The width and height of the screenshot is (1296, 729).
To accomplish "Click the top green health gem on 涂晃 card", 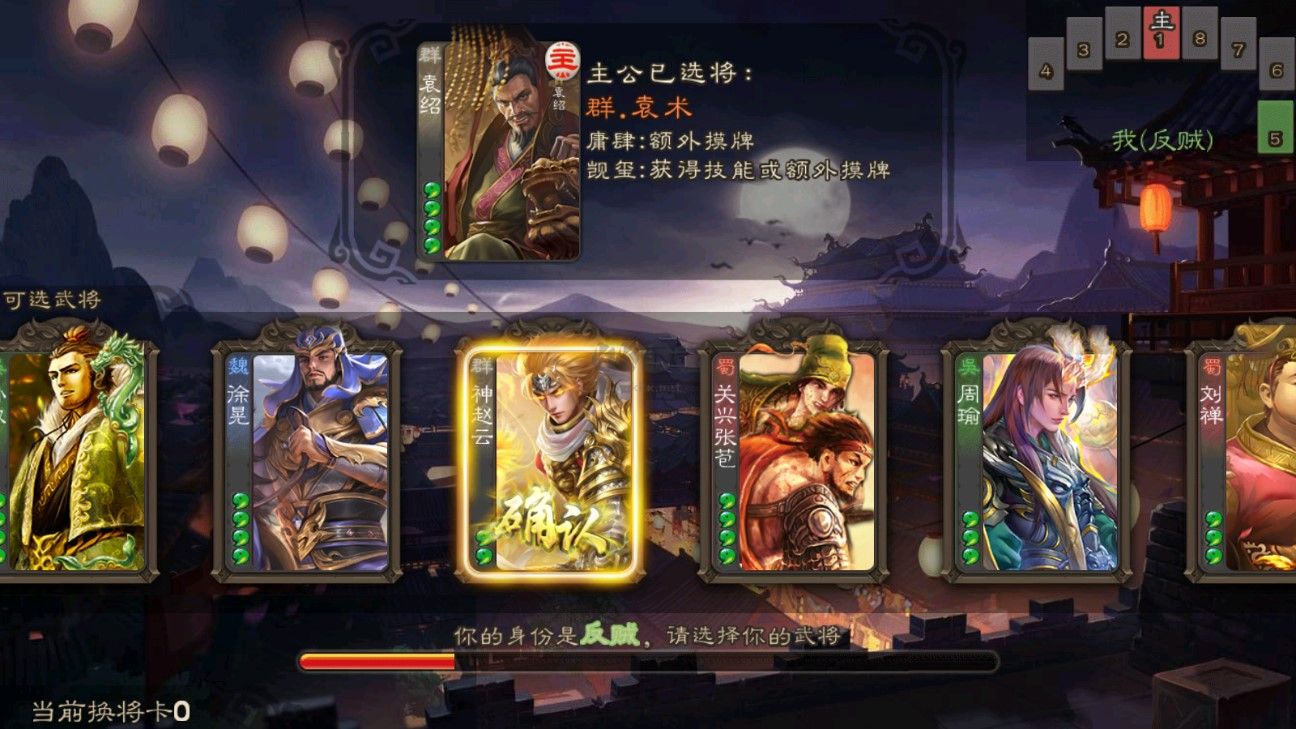I will point(239,500).
